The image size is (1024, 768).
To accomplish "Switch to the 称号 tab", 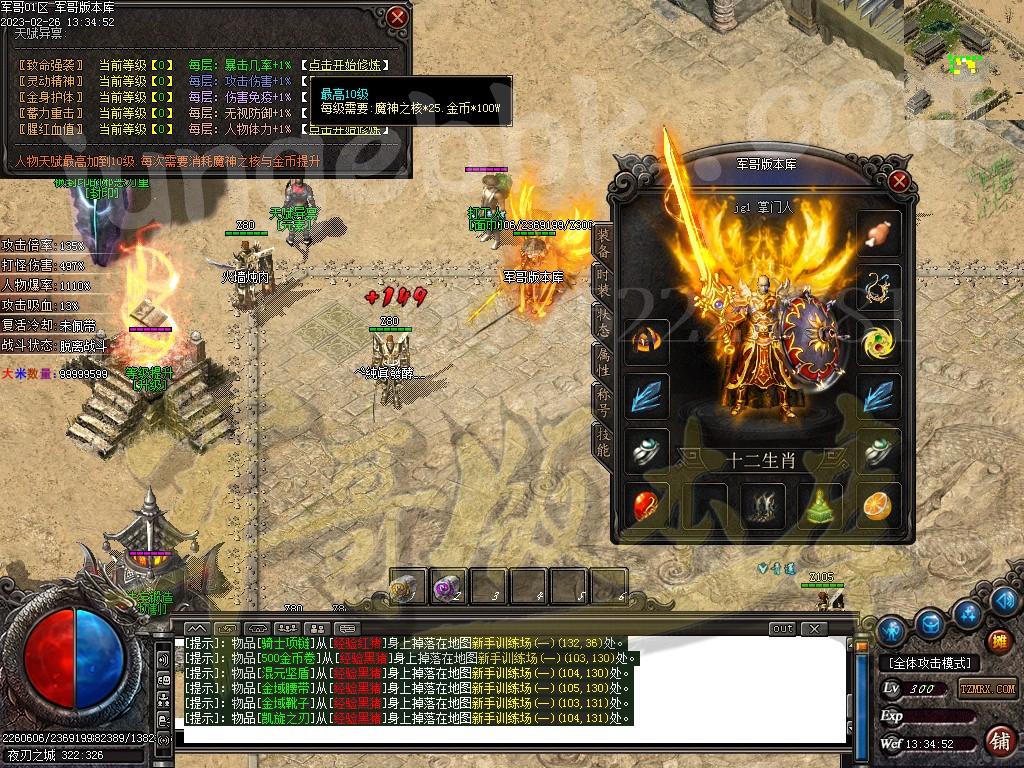I will point(603,398).
